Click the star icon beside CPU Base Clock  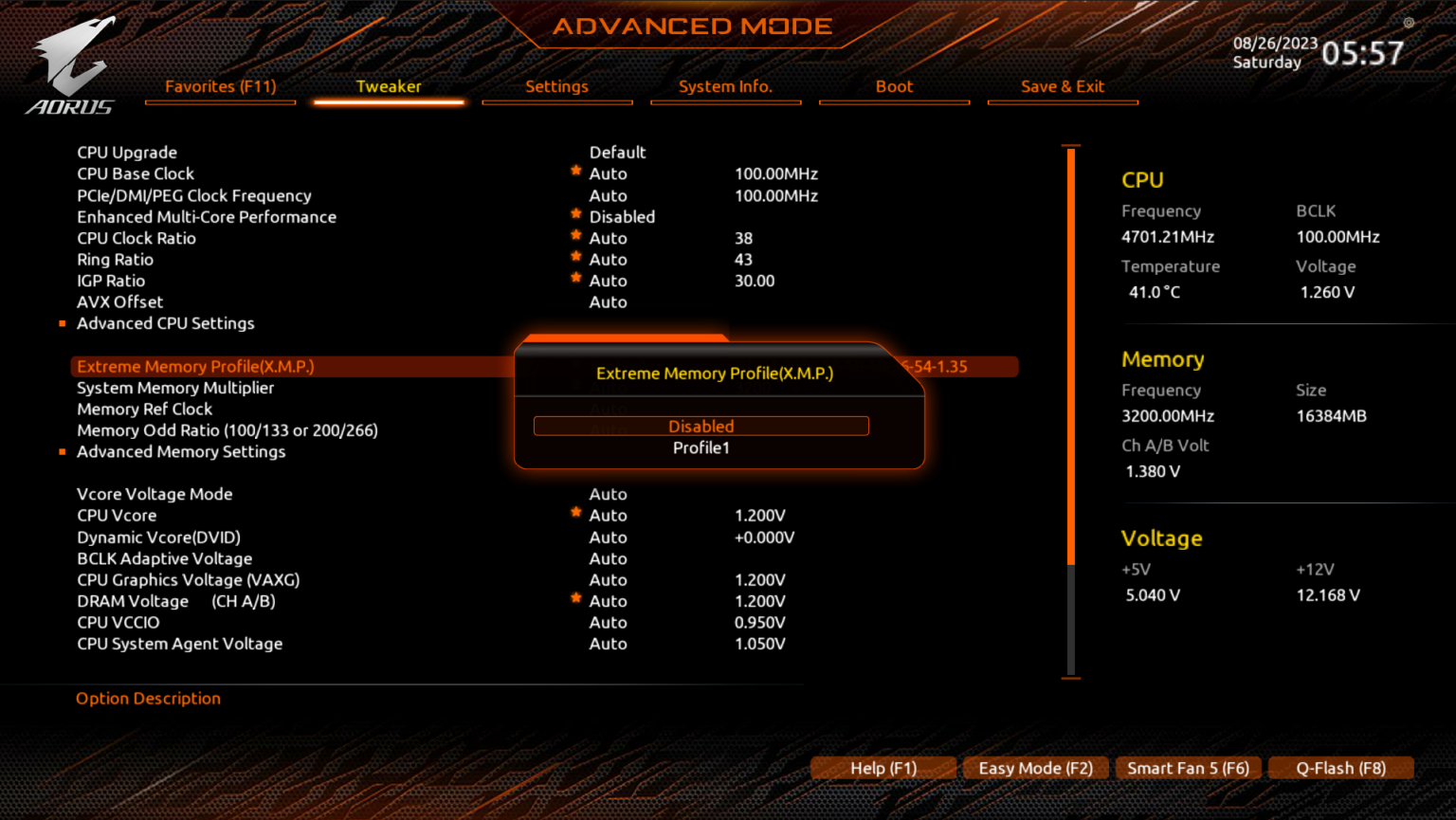575,170
